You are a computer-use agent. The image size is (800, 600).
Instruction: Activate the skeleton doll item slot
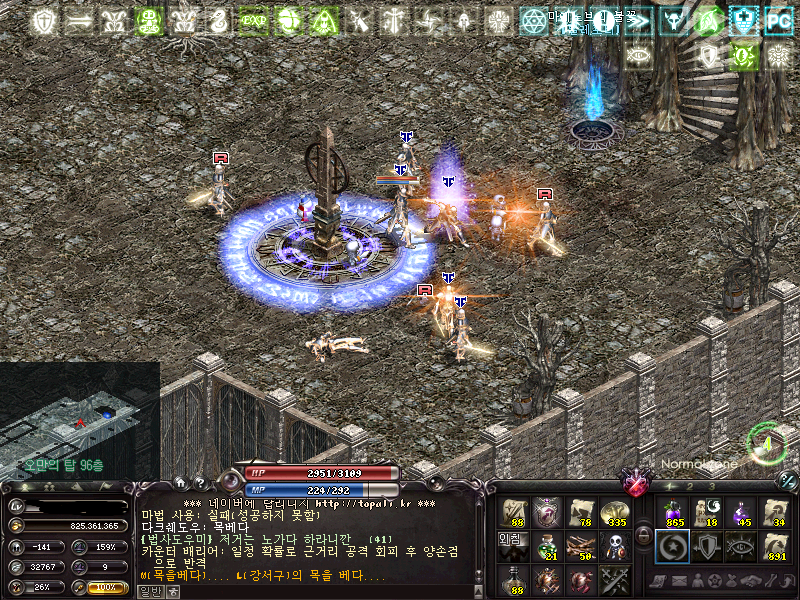click(613, 546)
